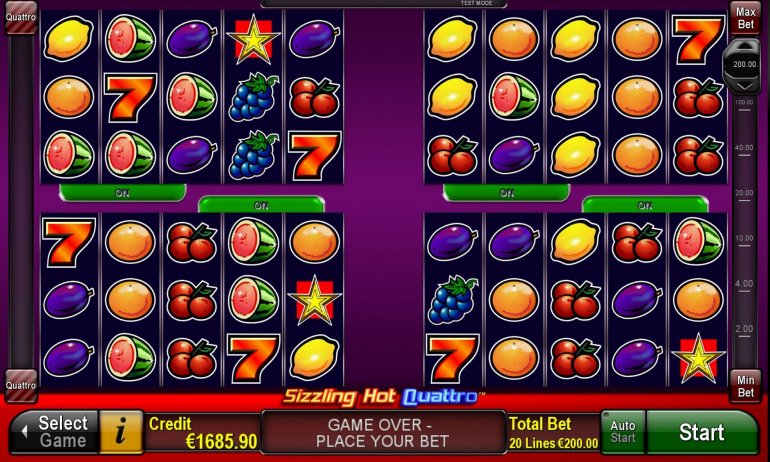This screenshot has width=770, height=462.
Task: Toggle the Auto Start button
Action: click(x=622, y=432)
